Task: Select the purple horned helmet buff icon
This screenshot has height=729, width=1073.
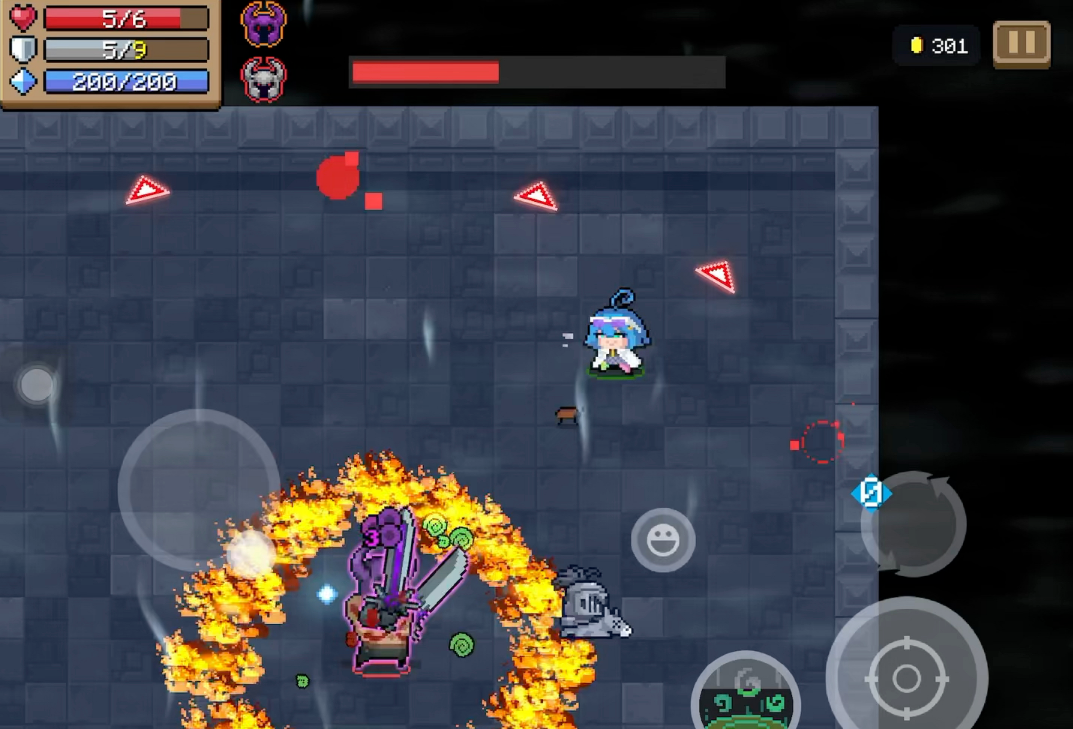Action: (264, 25)
